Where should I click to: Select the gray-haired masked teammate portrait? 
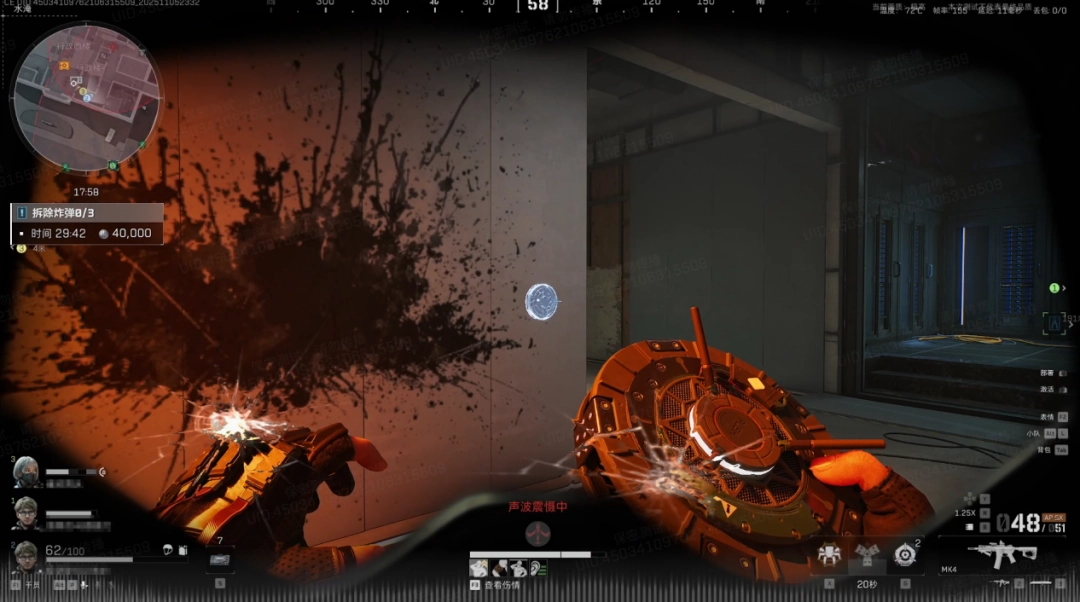coord(25,472)
